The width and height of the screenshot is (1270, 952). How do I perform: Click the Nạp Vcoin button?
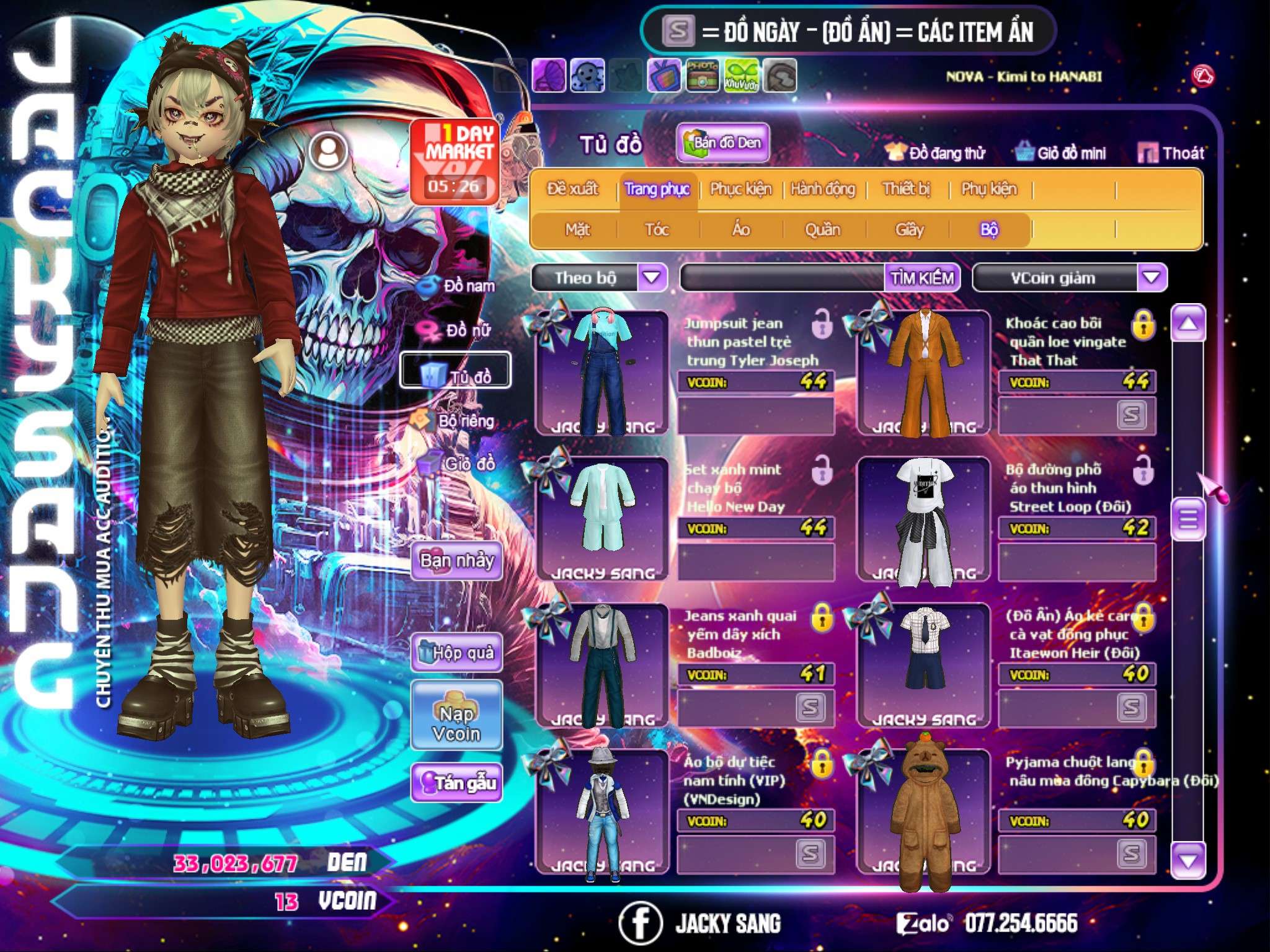[456, 723]
